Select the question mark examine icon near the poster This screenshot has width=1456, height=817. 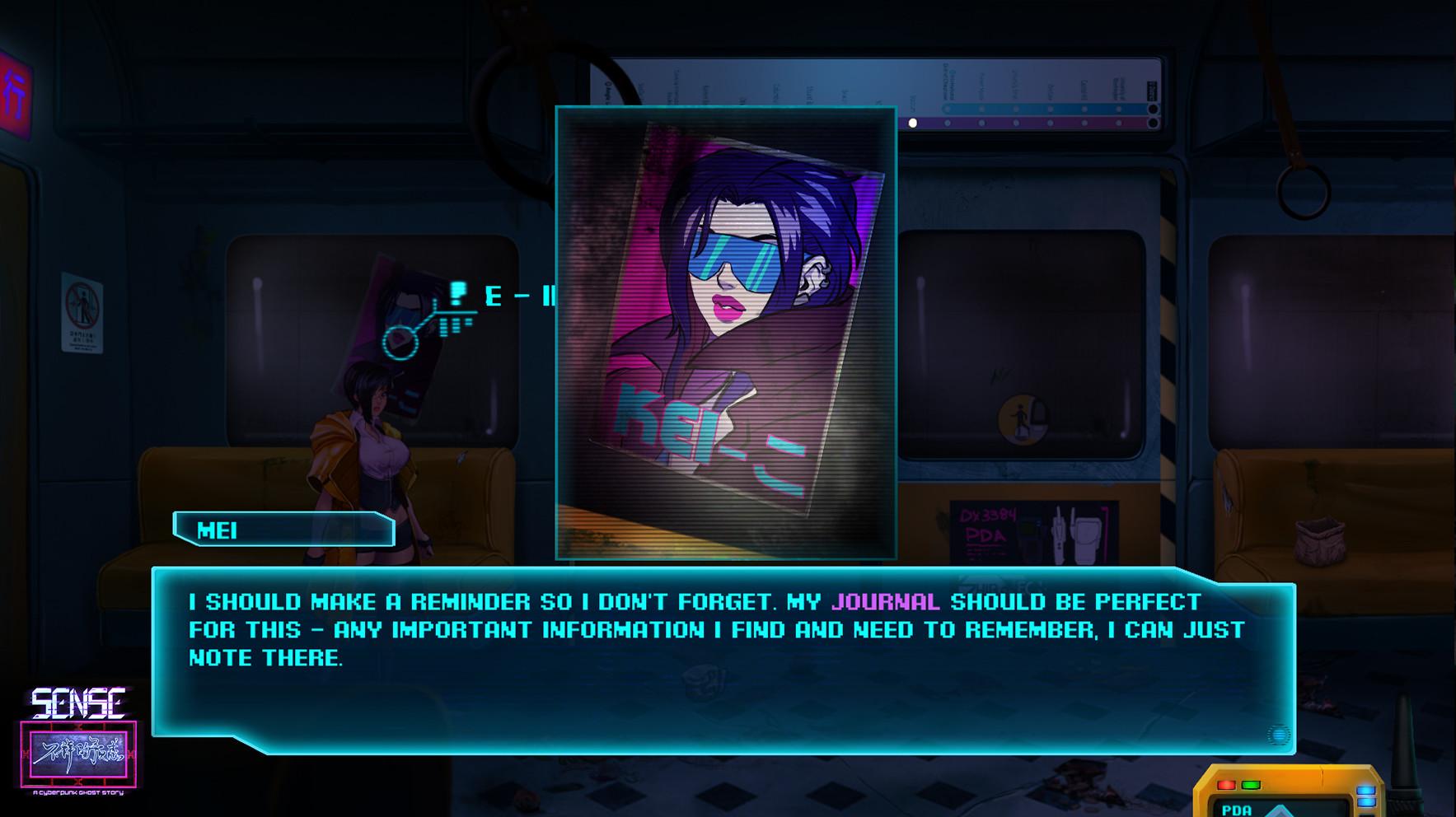(458, 294)
